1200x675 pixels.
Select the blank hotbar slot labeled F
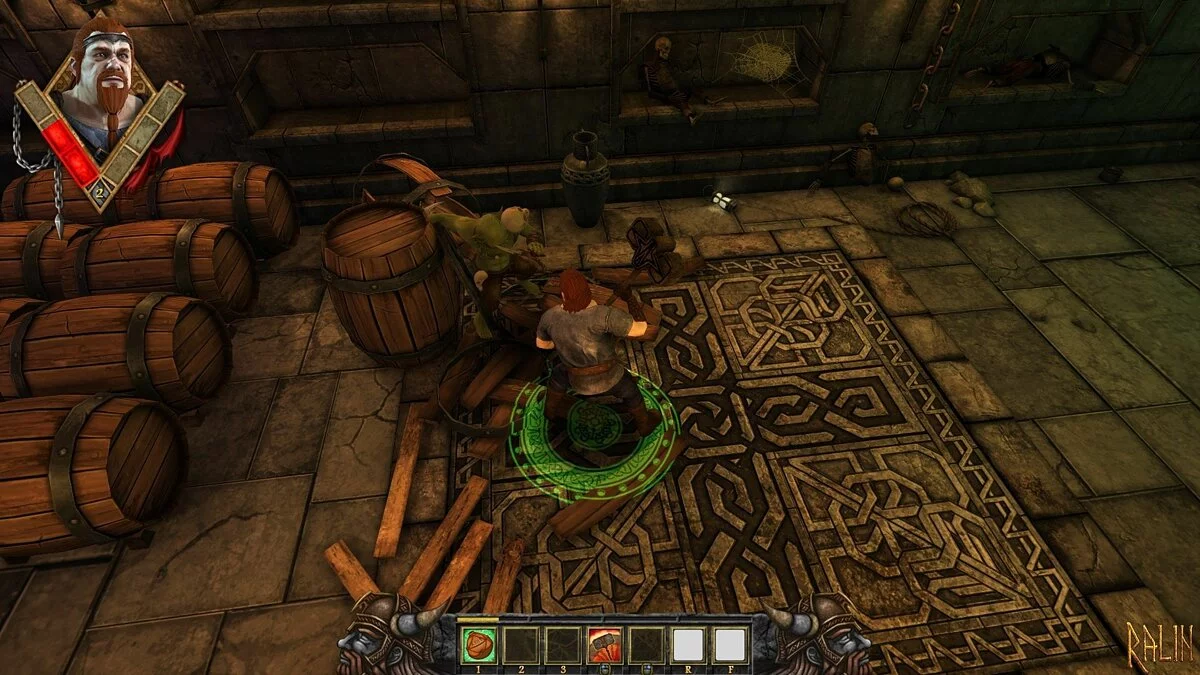(731, 645)
